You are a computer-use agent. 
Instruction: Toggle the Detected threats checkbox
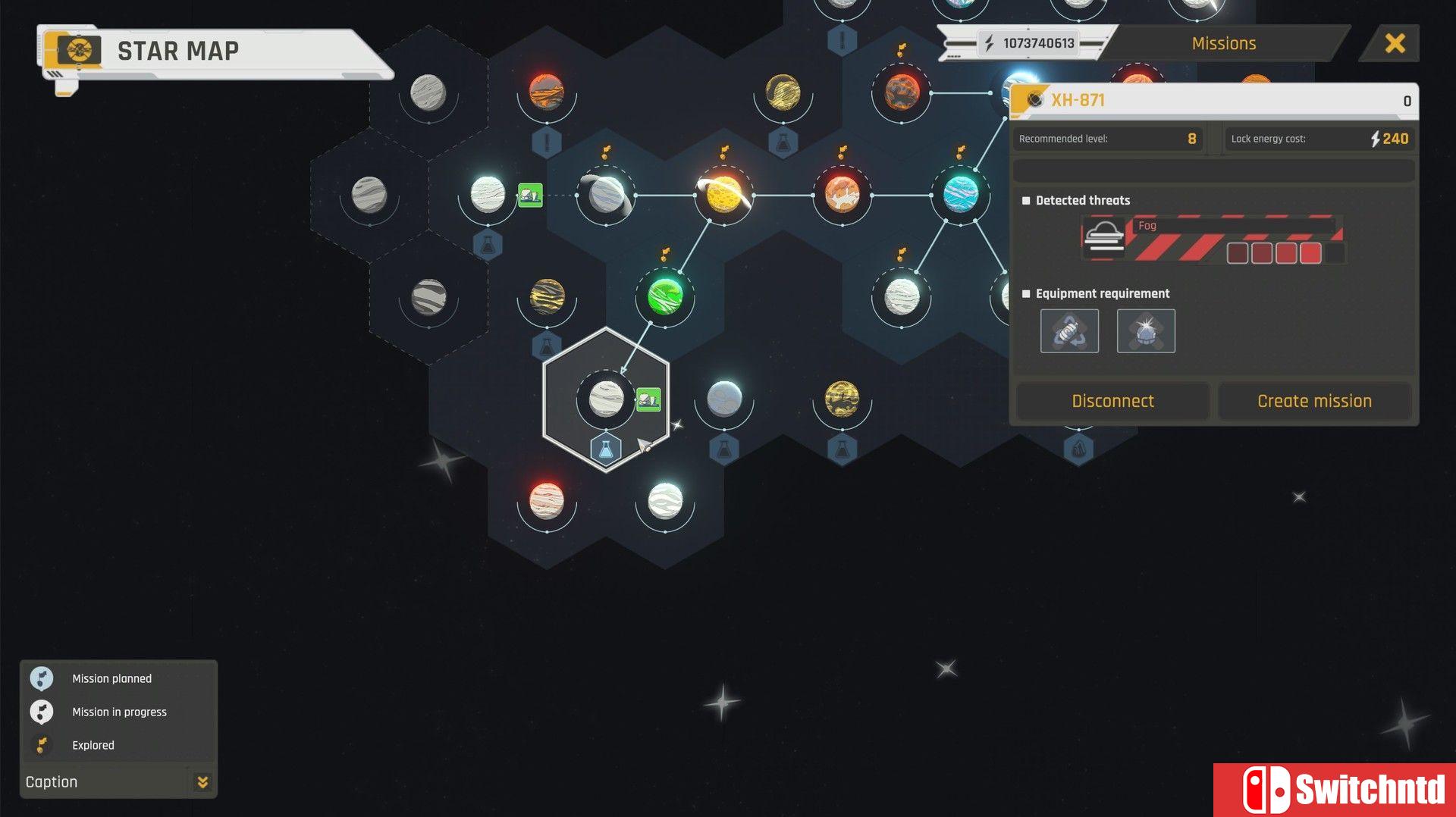pos(1025,200)
